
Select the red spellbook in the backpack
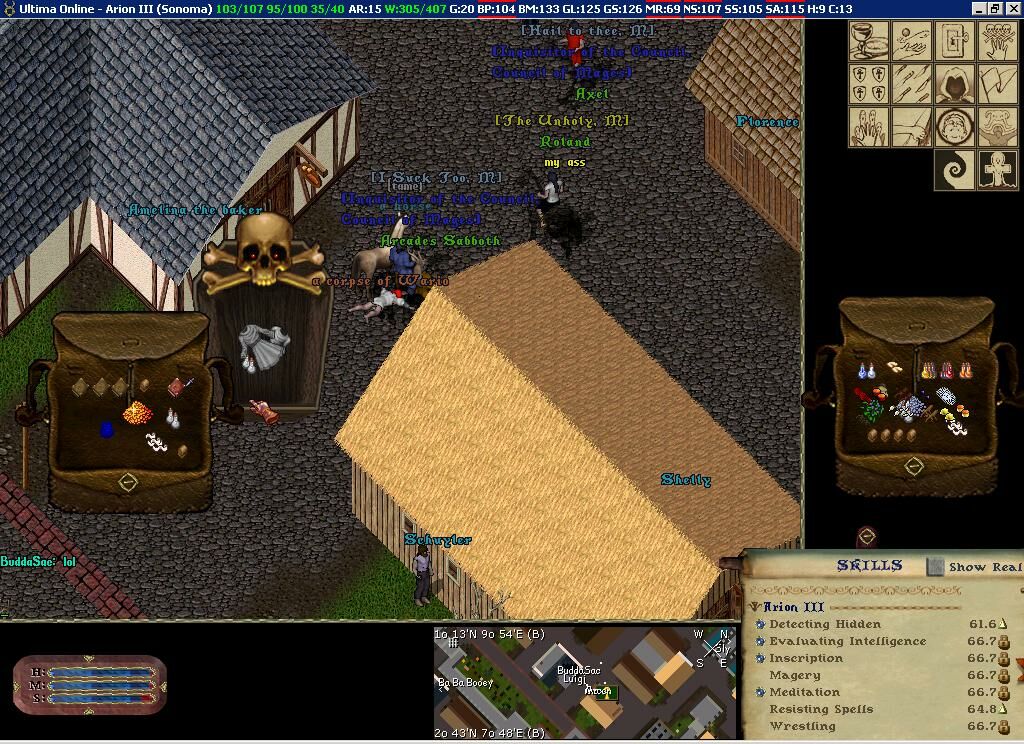[x=181, y=385]
